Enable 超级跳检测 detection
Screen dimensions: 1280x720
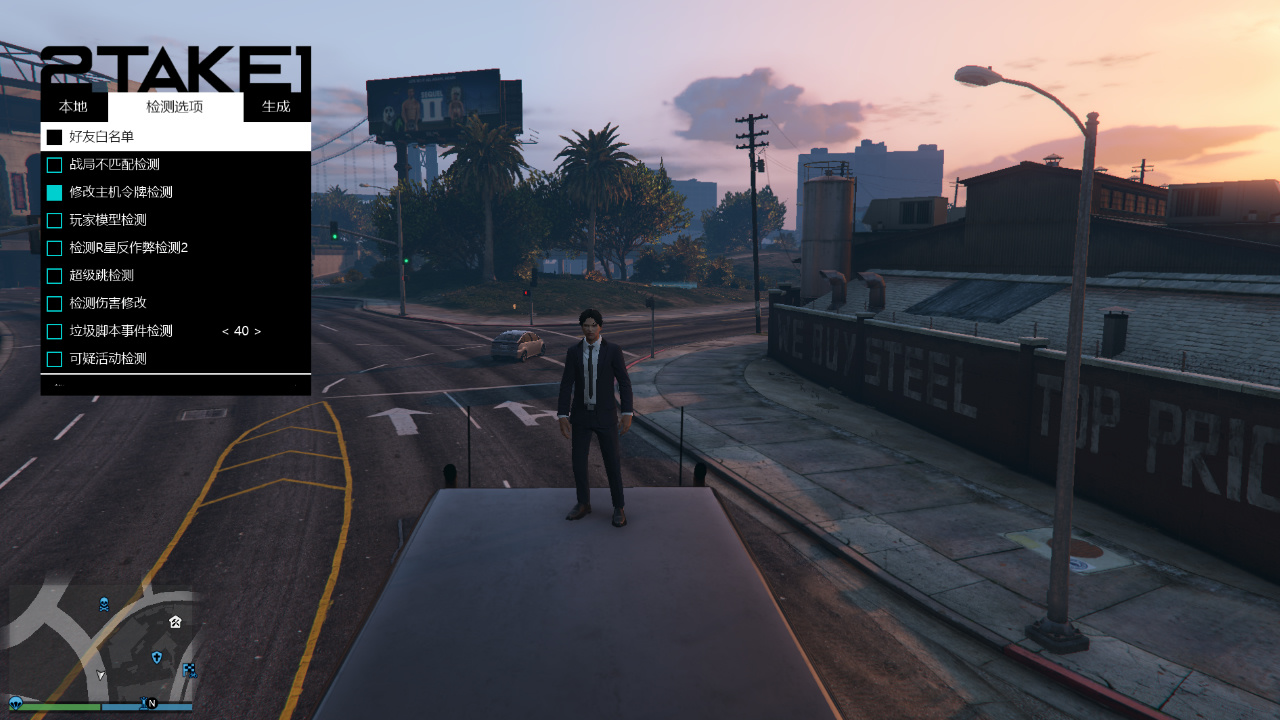click(55, 276)
